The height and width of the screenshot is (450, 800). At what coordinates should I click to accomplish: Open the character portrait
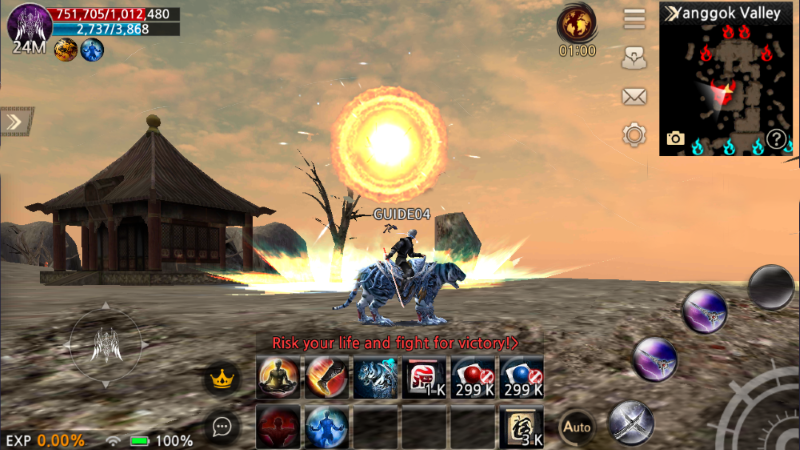click(x=29, y=23)
